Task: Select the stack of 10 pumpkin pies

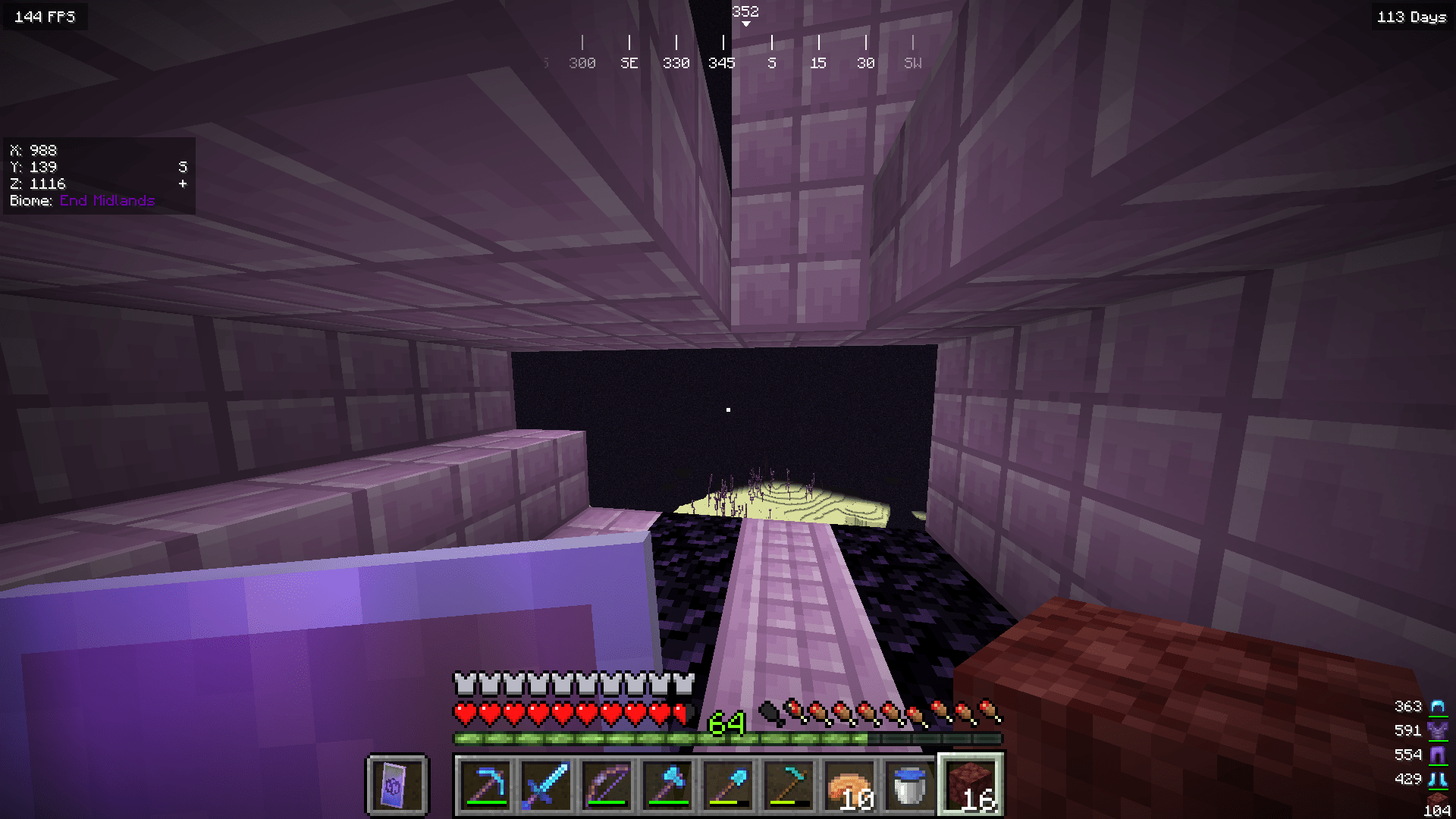Action: pyautogui.click(x=848, y=786)
